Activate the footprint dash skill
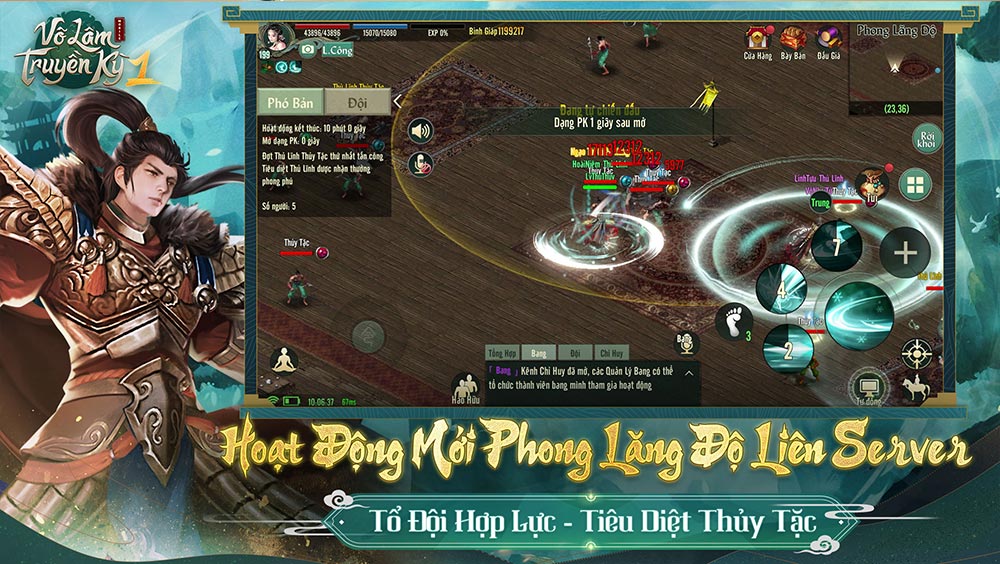Screen dimensions: 1000x564 [x=733, y=320]
